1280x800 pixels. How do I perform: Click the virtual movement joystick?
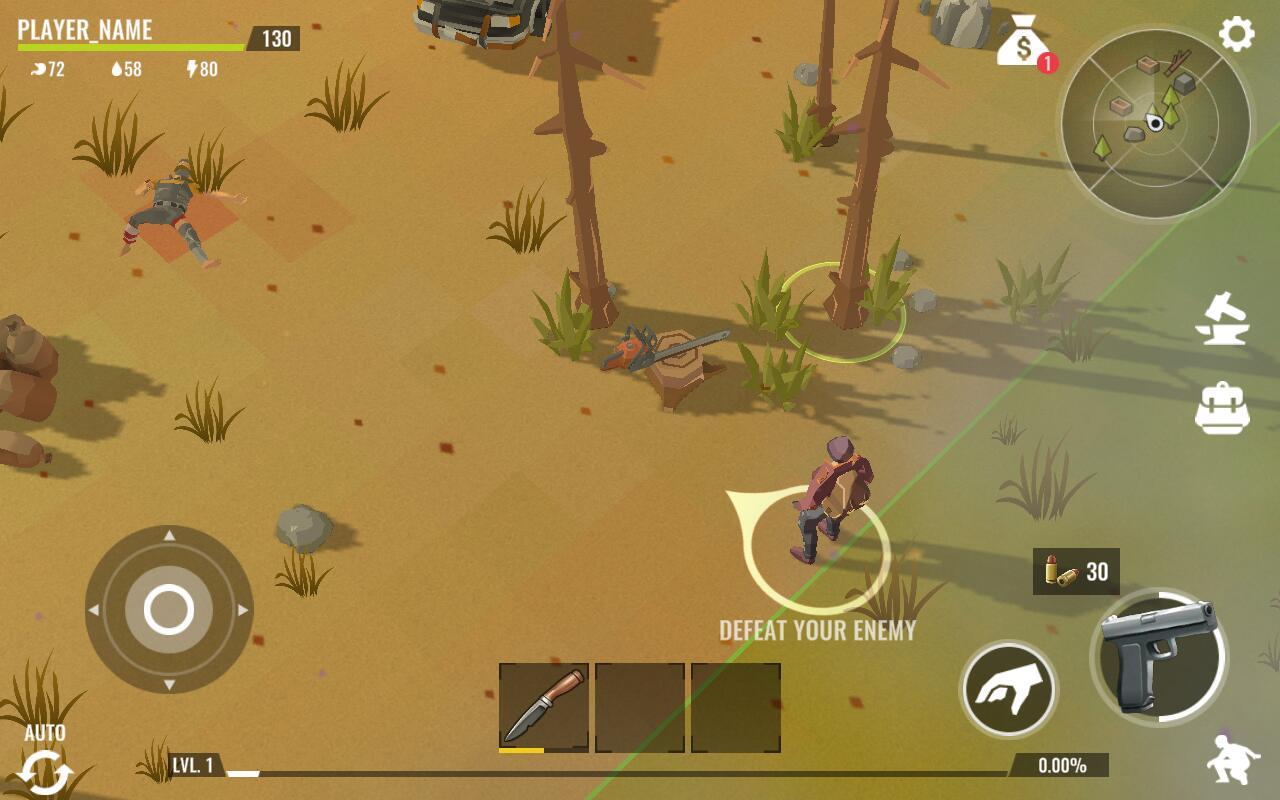[169, 609]
